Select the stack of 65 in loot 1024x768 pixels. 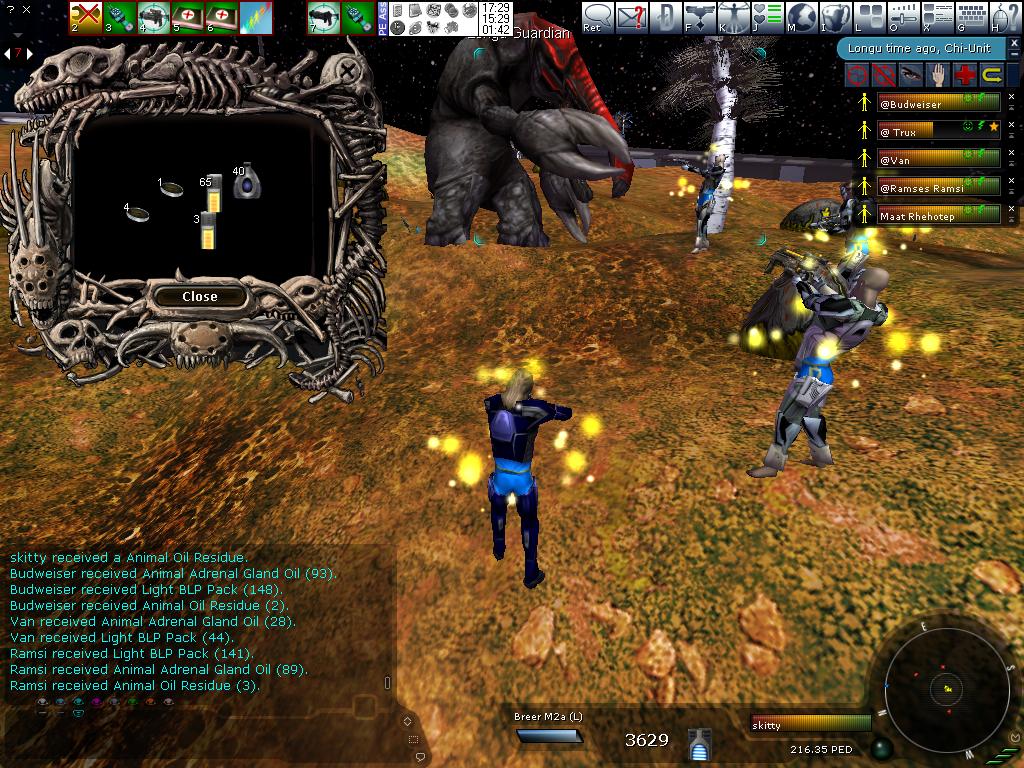tap(211, 190)
